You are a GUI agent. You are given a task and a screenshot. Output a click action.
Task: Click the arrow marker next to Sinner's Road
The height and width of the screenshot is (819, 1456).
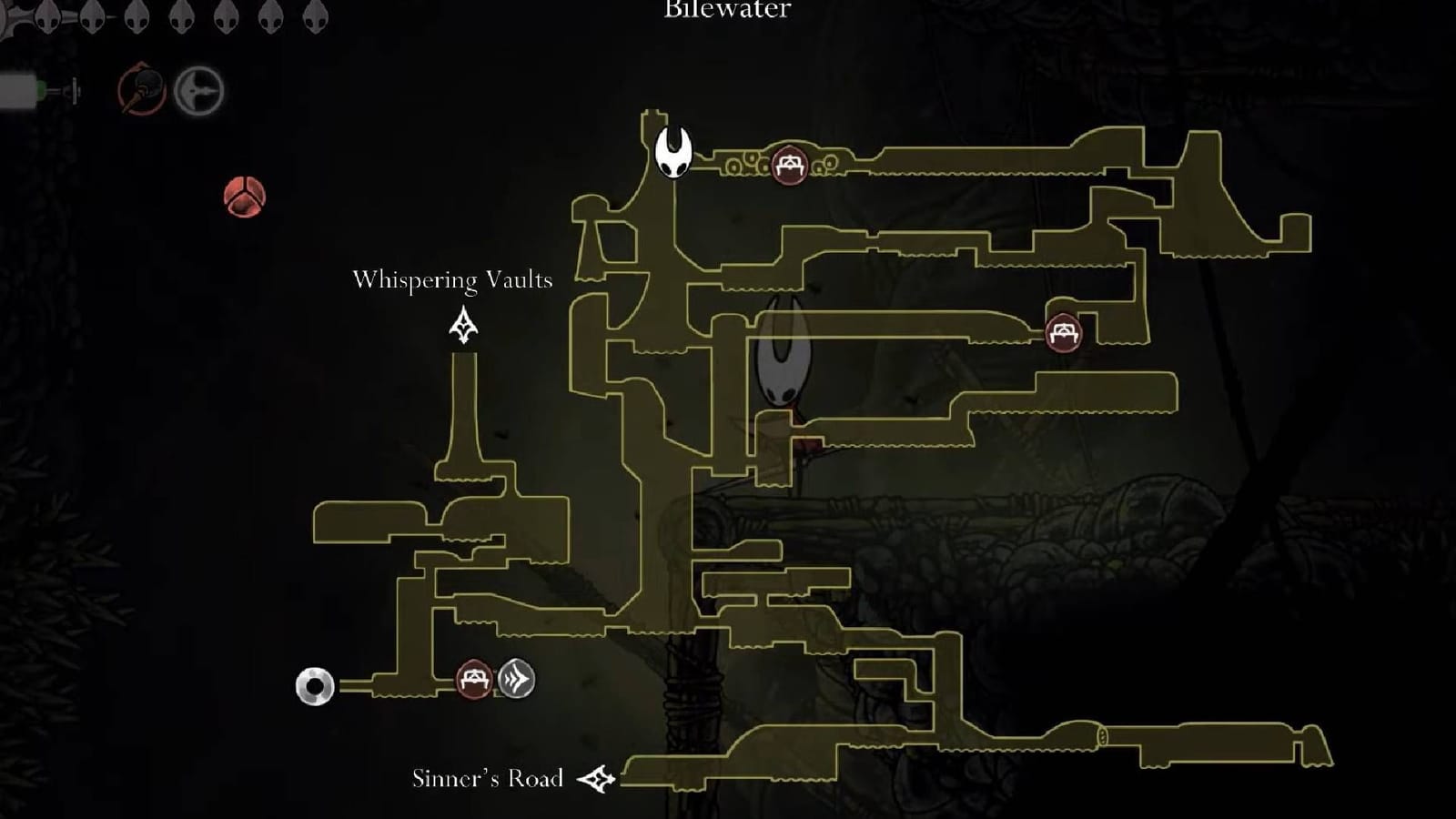[x=597, y=778]
